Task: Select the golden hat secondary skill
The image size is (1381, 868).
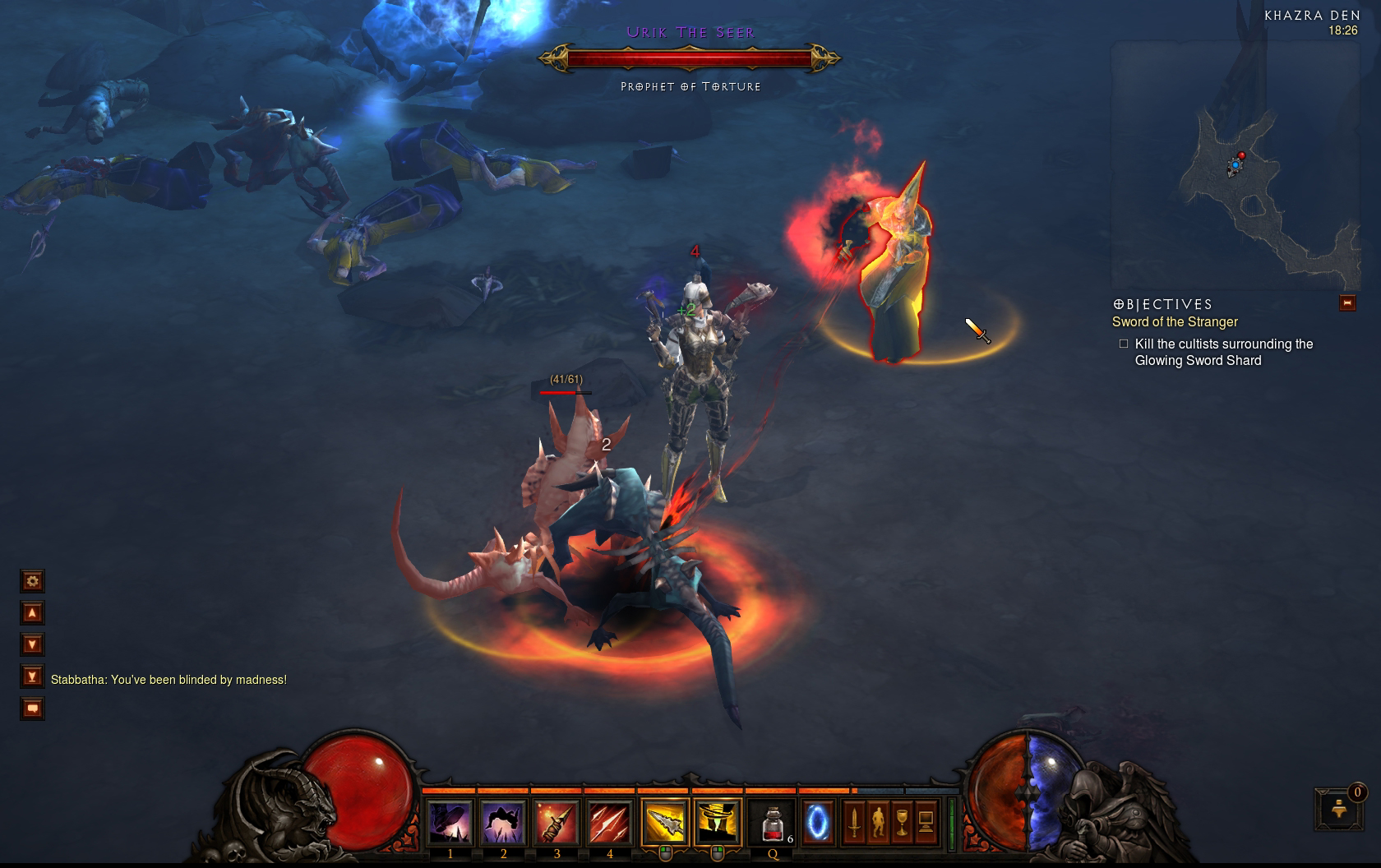Action: click(718, 822)
